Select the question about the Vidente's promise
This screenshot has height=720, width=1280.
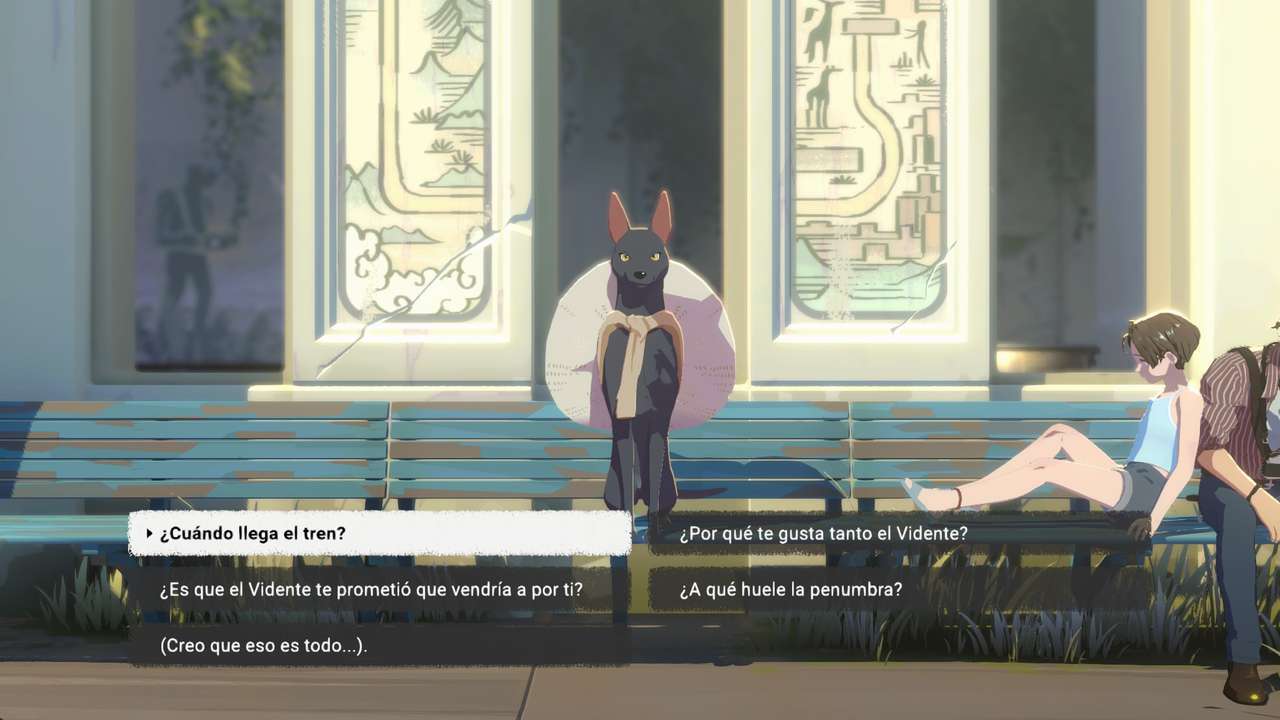[x=371, y=590]
